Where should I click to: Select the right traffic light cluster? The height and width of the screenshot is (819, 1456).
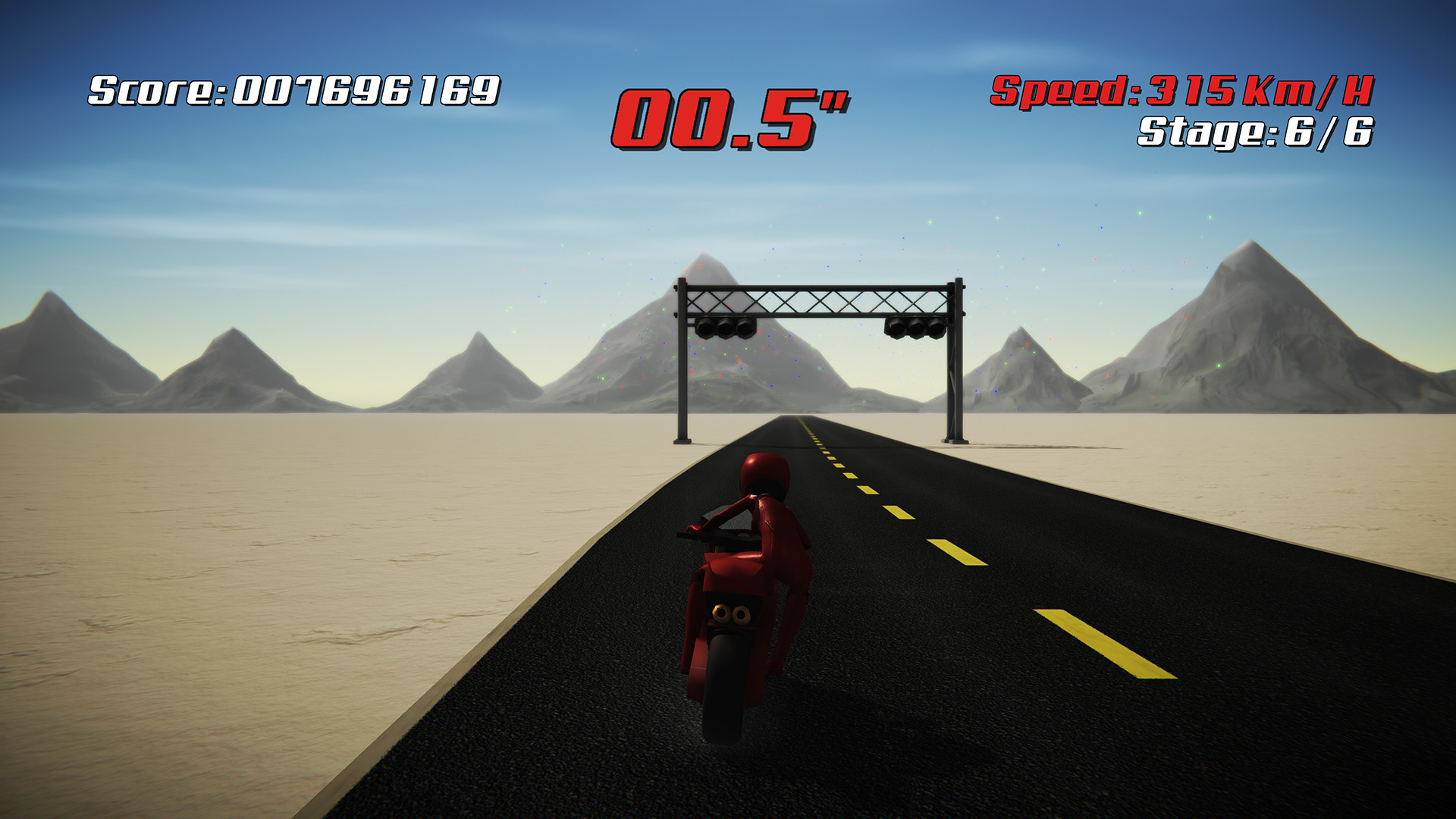[914, 329]
